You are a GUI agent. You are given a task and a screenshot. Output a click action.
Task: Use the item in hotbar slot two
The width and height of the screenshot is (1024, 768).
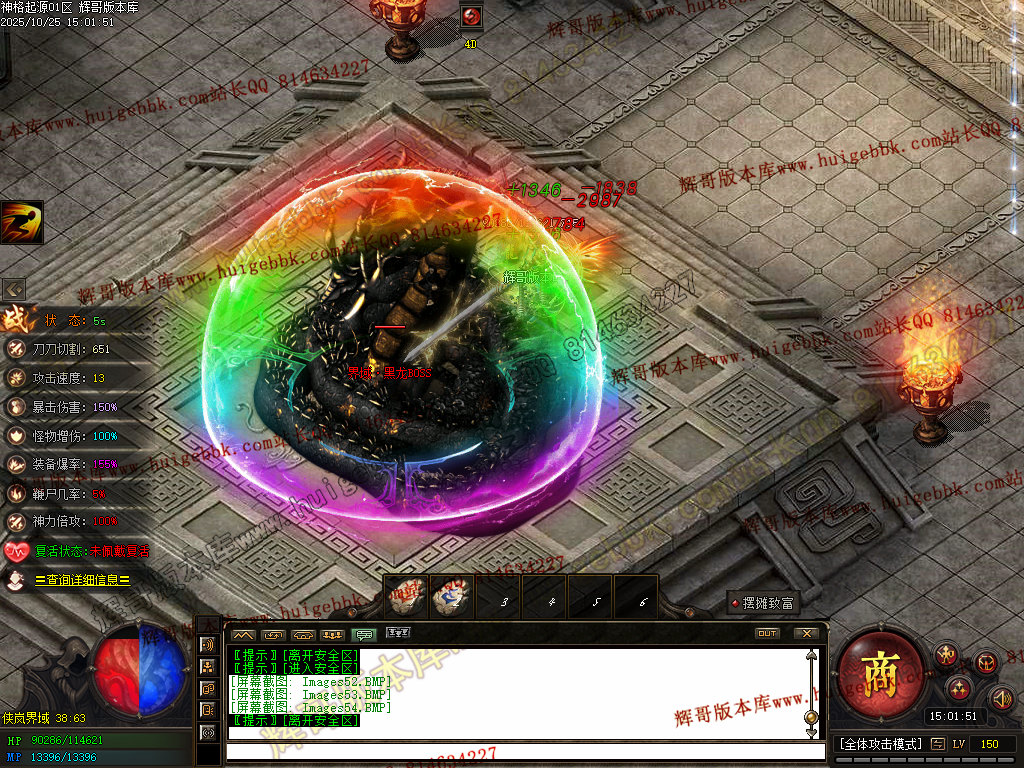tap(452, 598)
